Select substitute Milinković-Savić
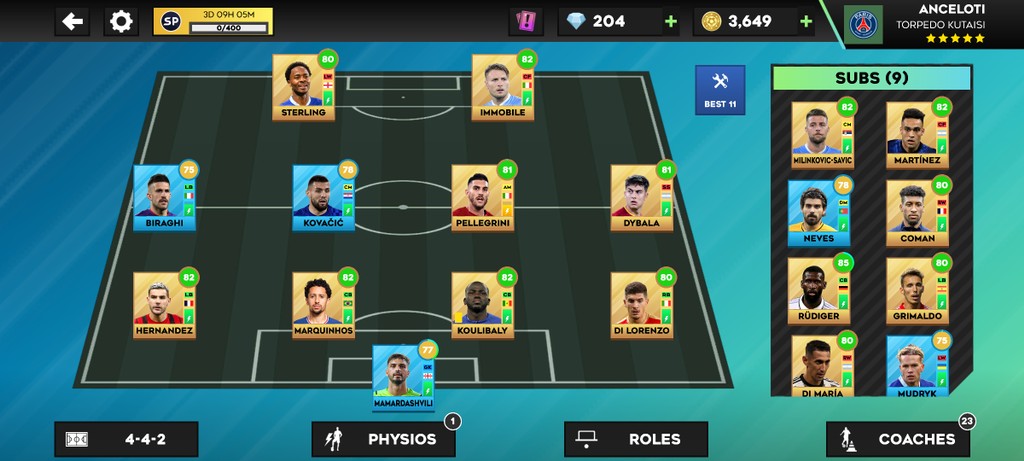1024x461 pixels. [822, 135]
